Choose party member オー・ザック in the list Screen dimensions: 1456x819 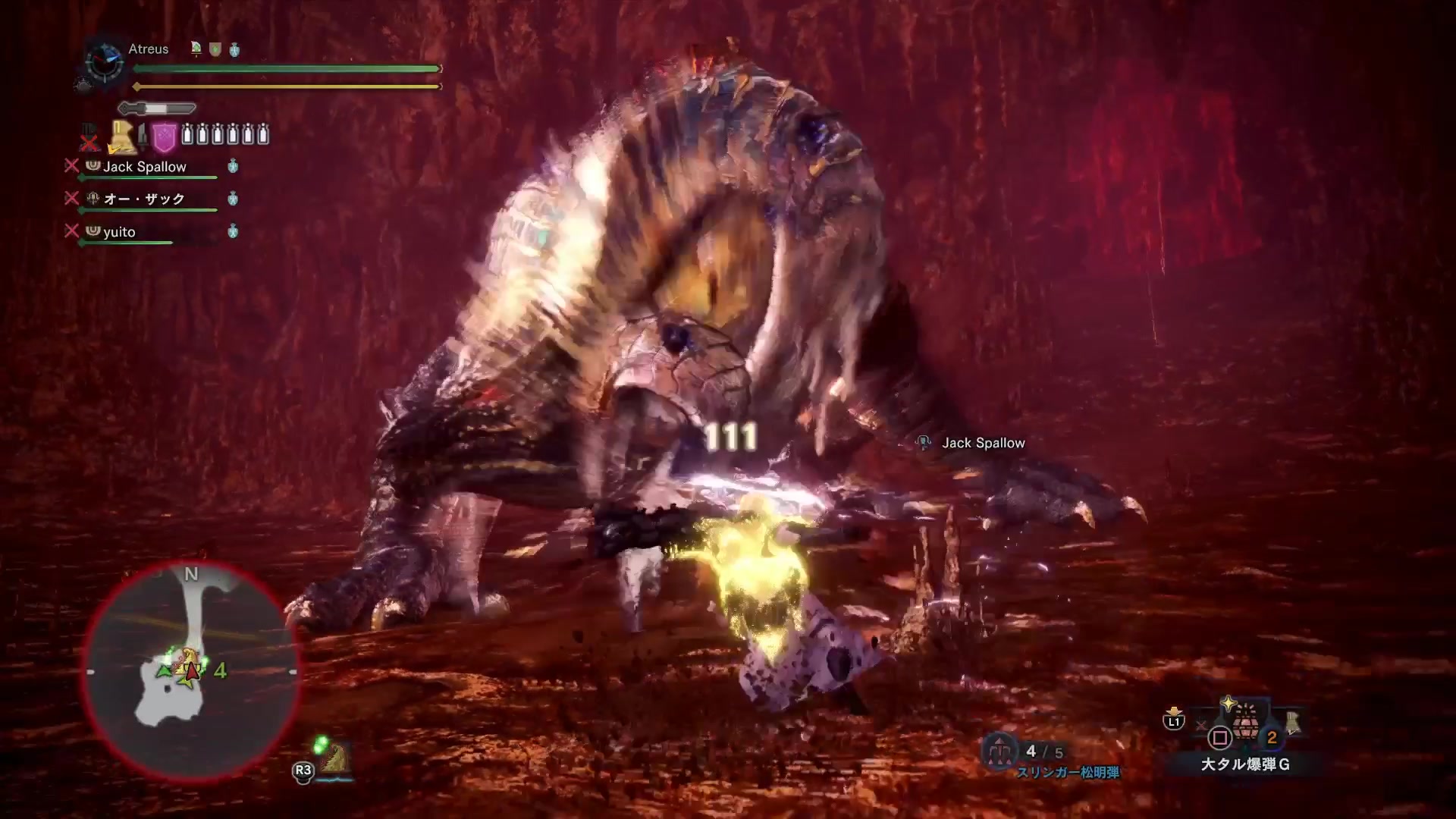[144, 199]
